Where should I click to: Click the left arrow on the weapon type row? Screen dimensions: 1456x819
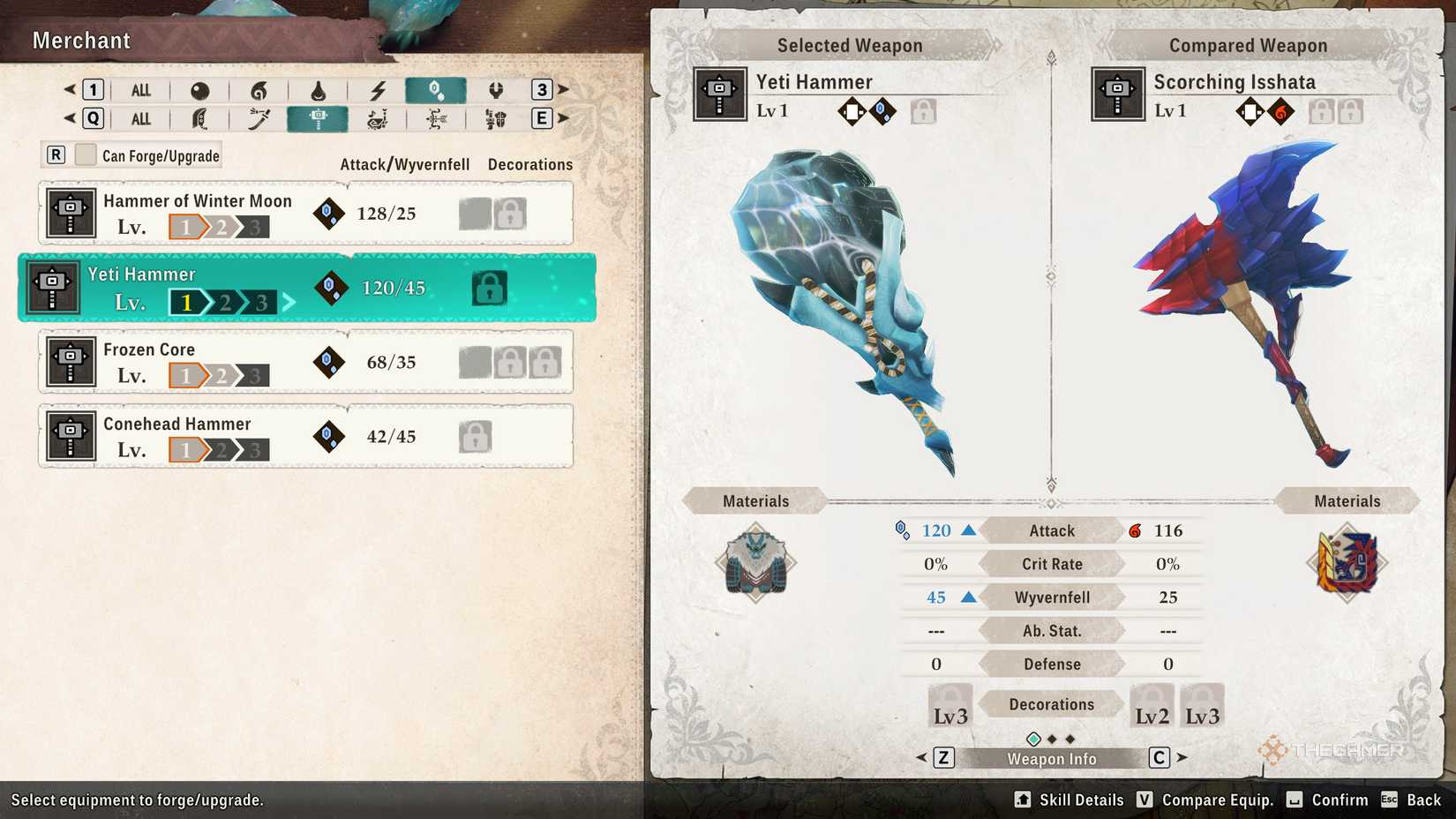(x=69, y=118)
